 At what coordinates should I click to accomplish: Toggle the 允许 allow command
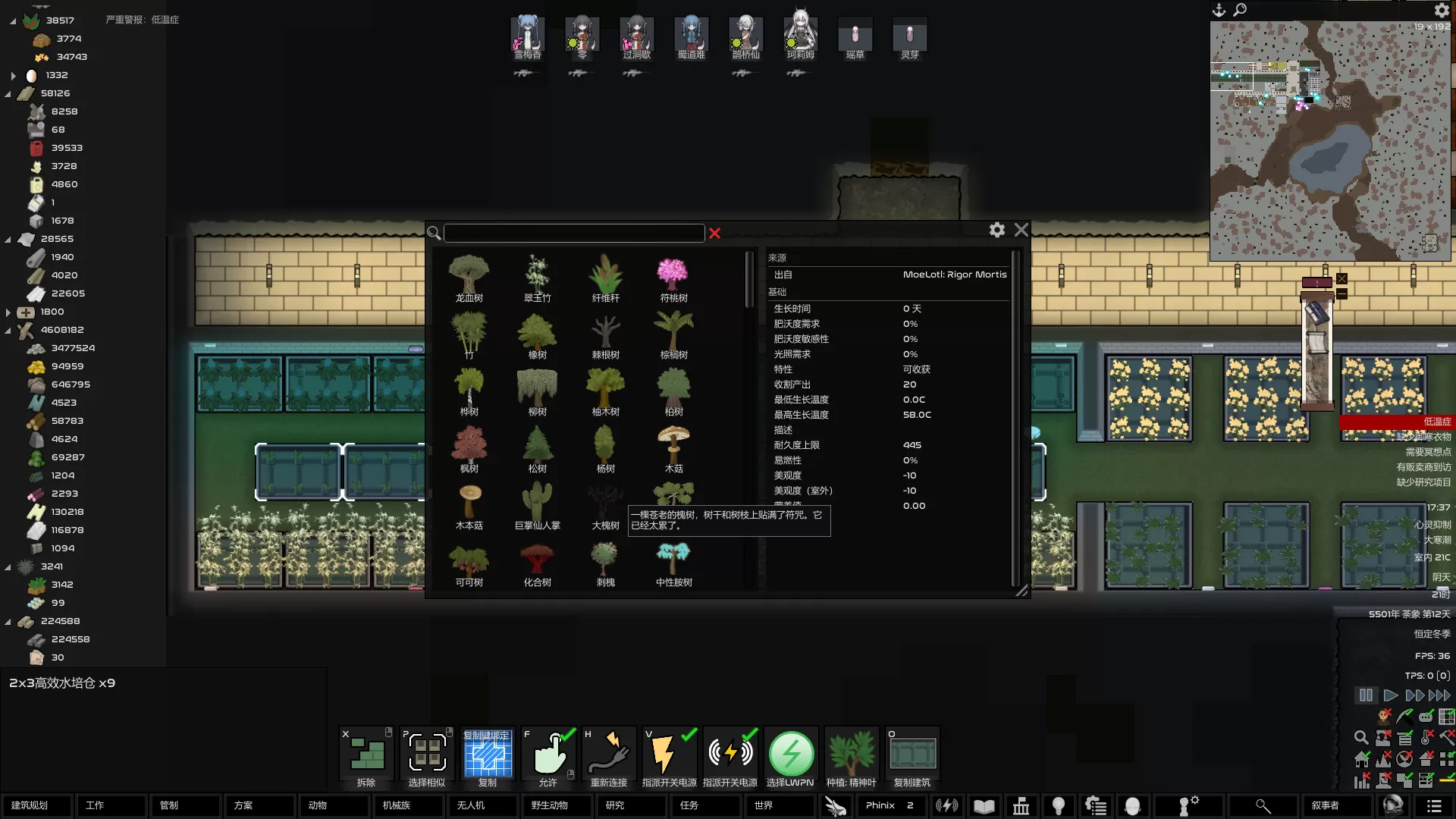548,757
